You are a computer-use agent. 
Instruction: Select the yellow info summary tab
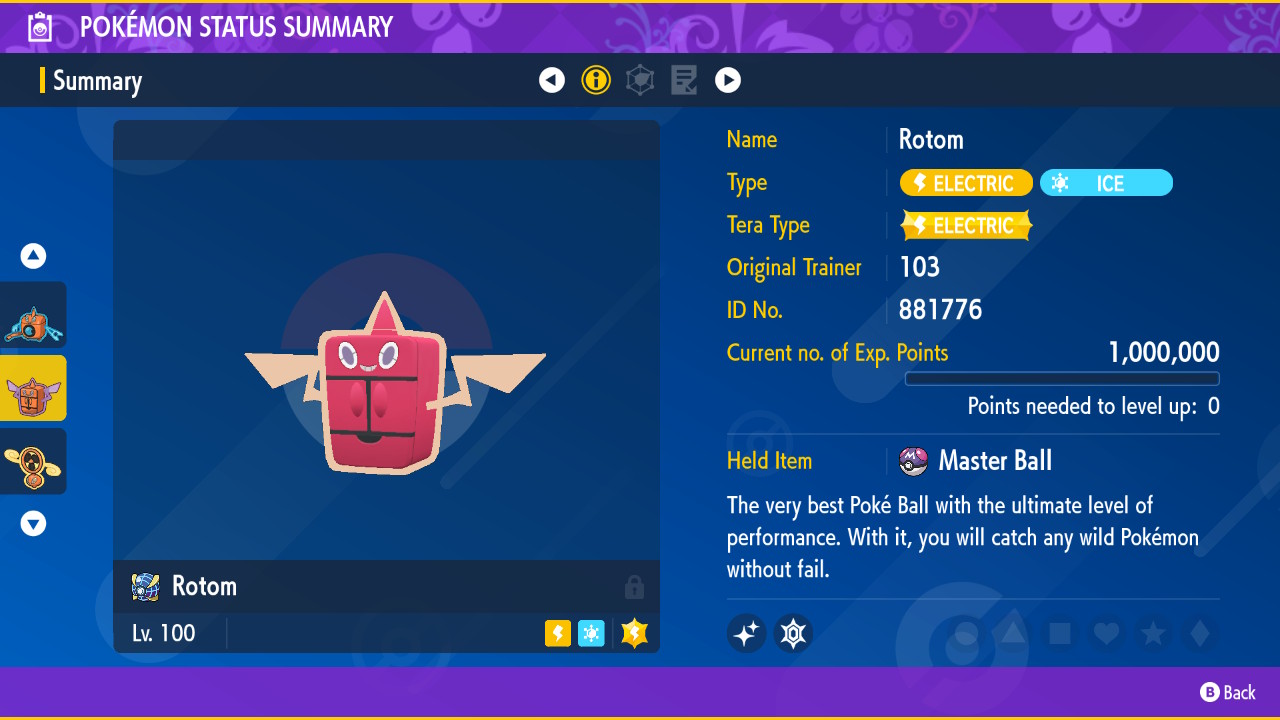click(596, 80)
